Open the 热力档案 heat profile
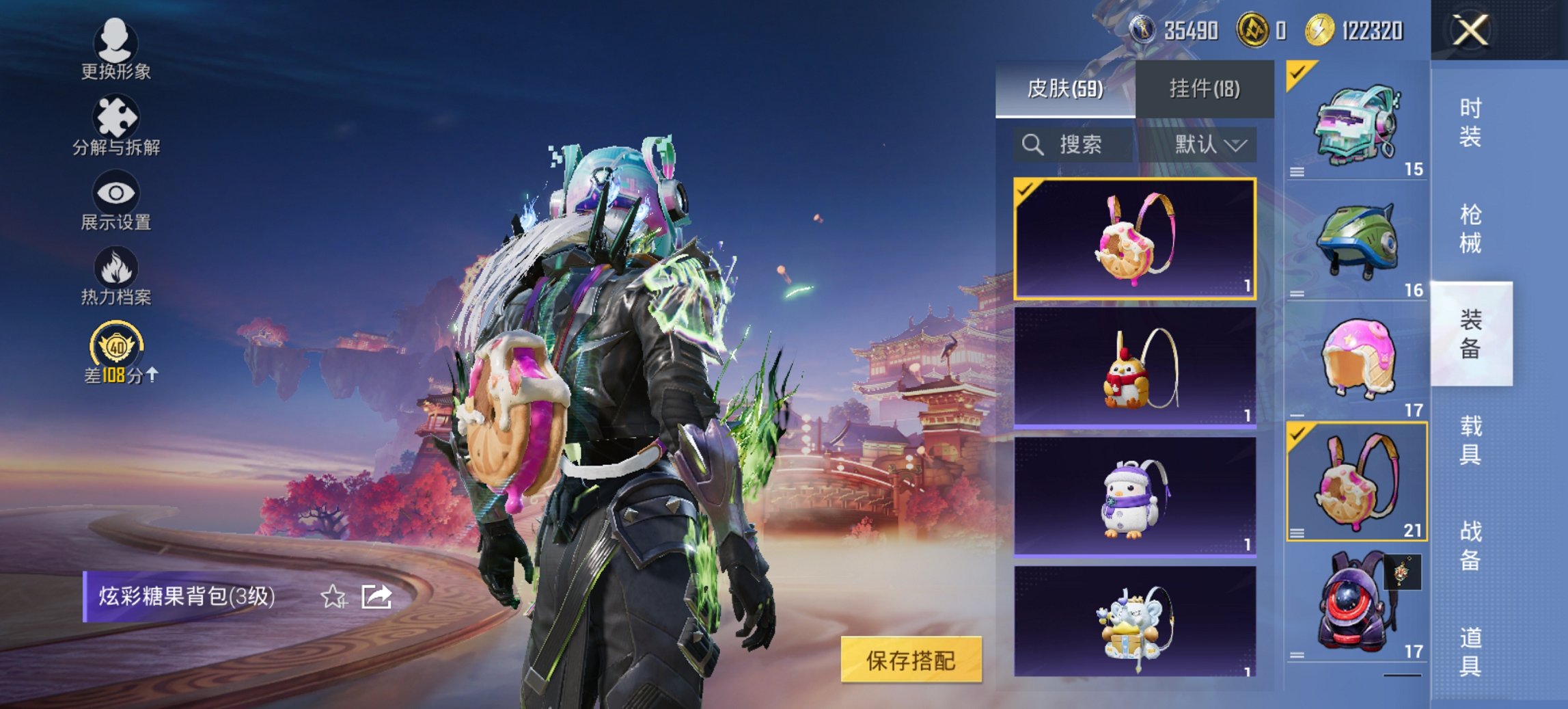 click(116, 273)
